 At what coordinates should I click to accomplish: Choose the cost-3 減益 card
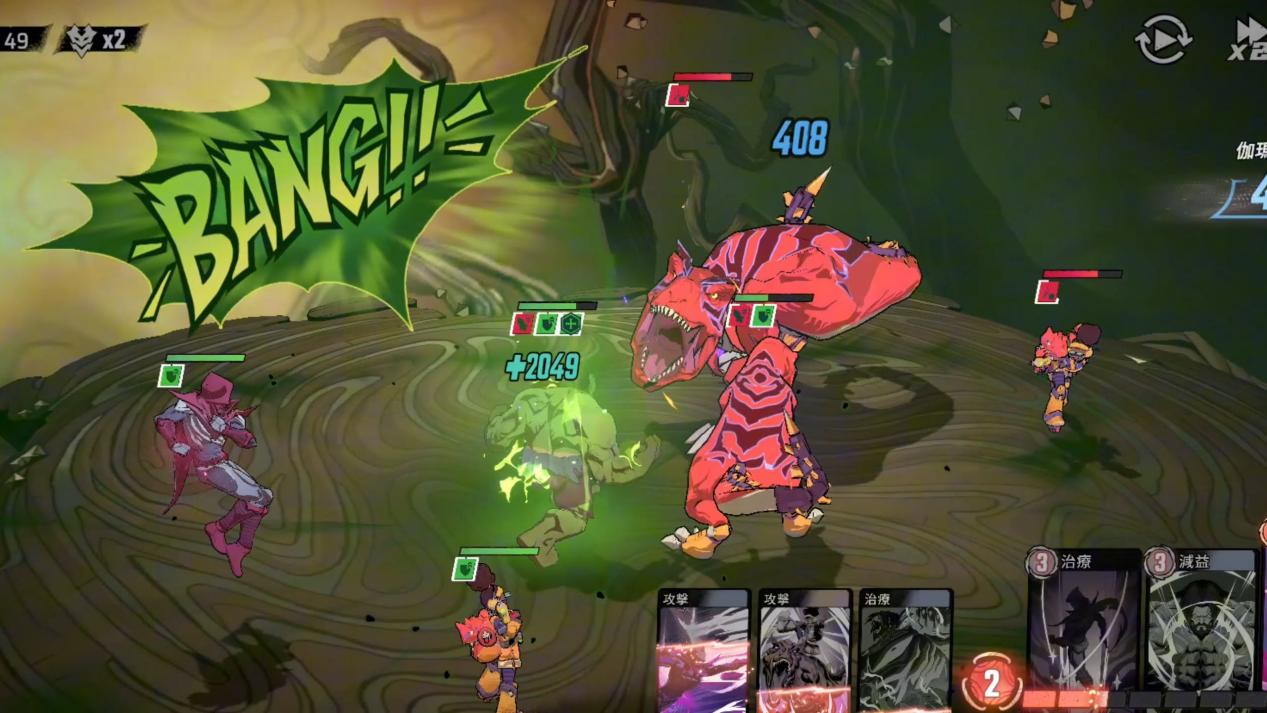[x=1201, y=620]
